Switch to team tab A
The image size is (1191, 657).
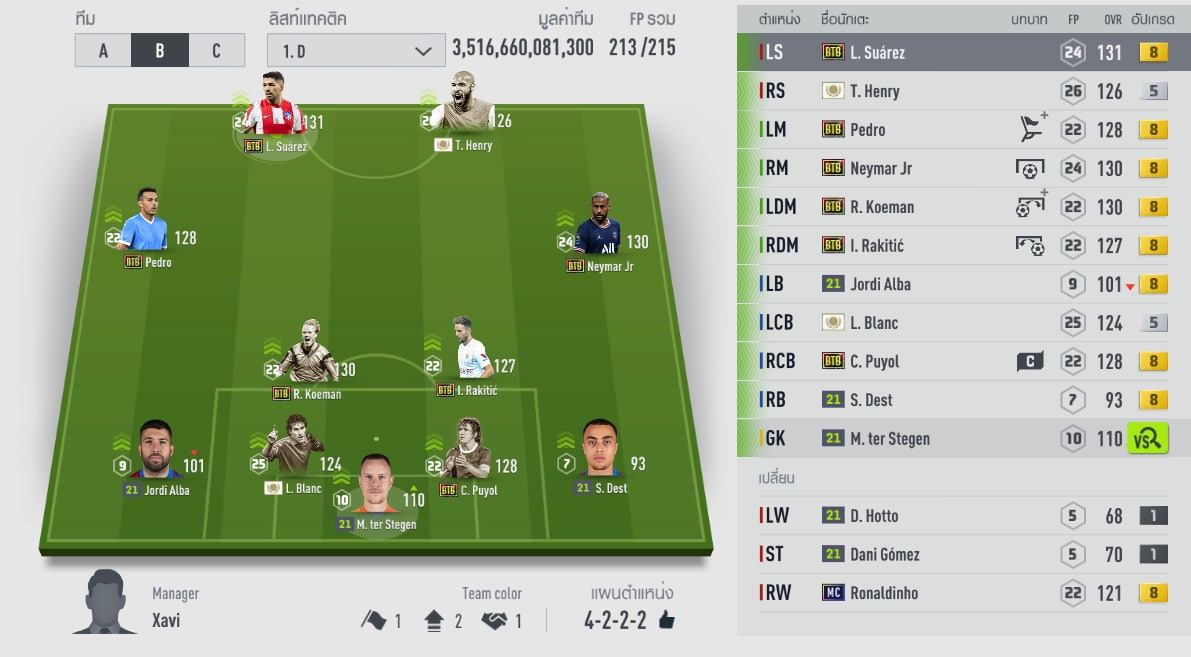point(103,50)
